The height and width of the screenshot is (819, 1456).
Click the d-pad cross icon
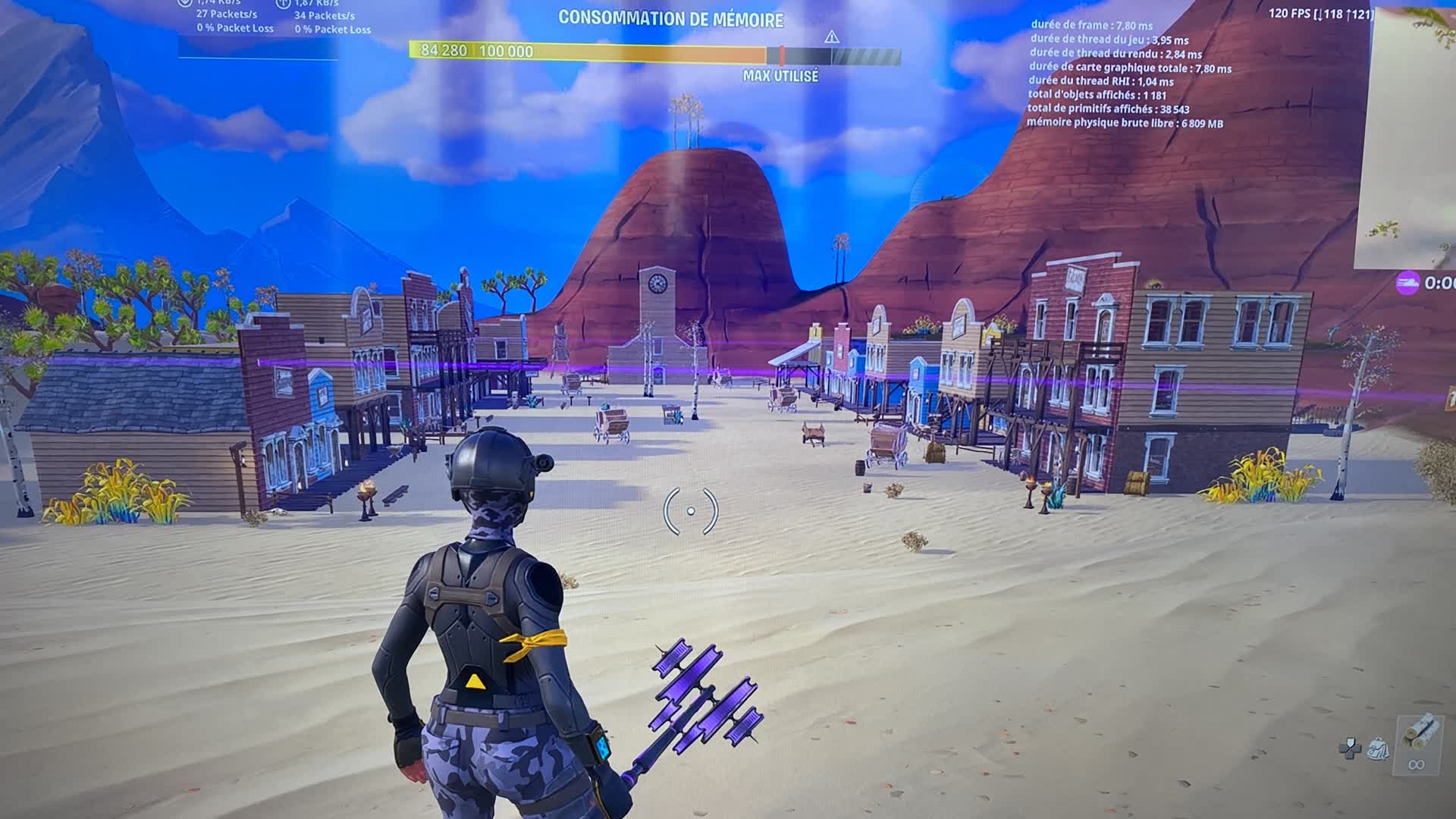pyautogui.click(x=1351, y=749)
